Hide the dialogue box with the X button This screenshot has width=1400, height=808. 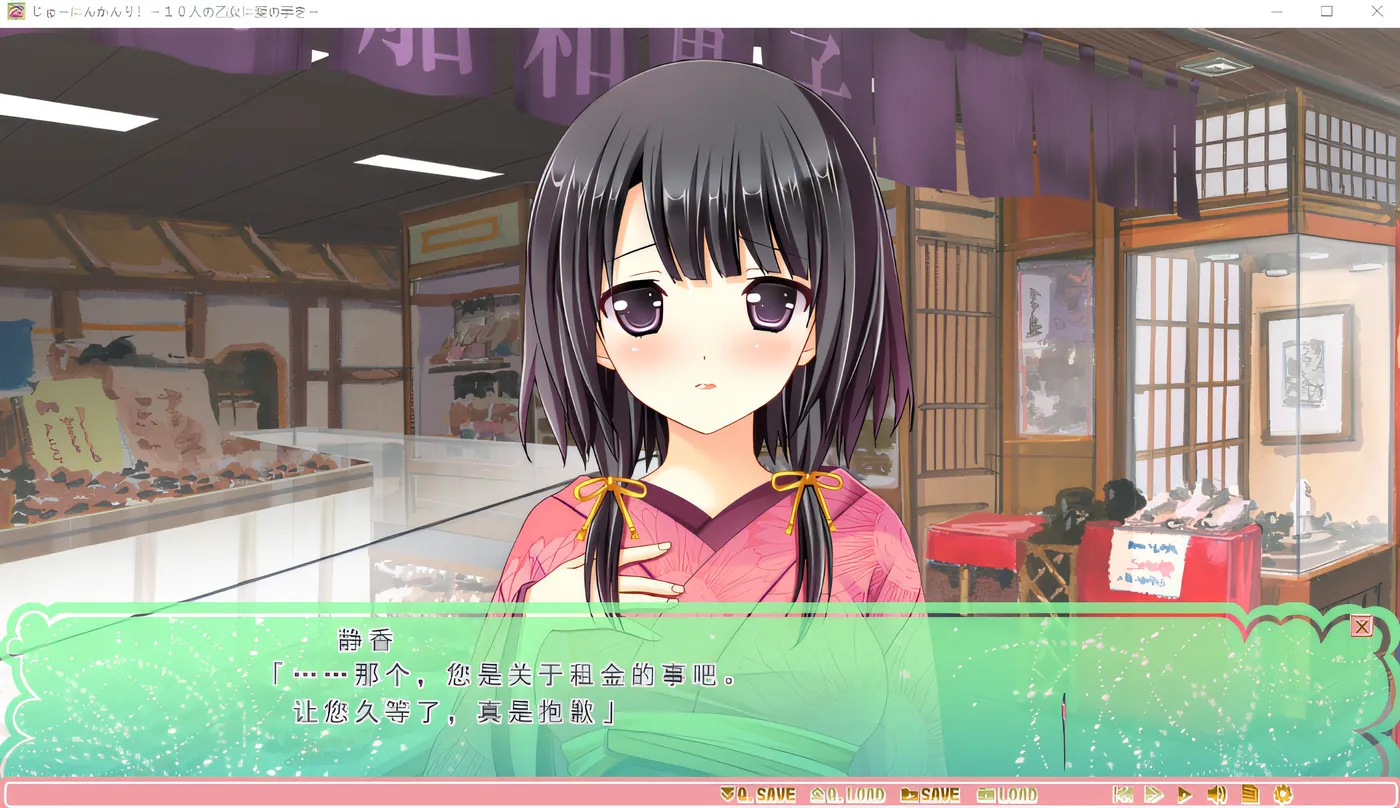click(1361, 626)
